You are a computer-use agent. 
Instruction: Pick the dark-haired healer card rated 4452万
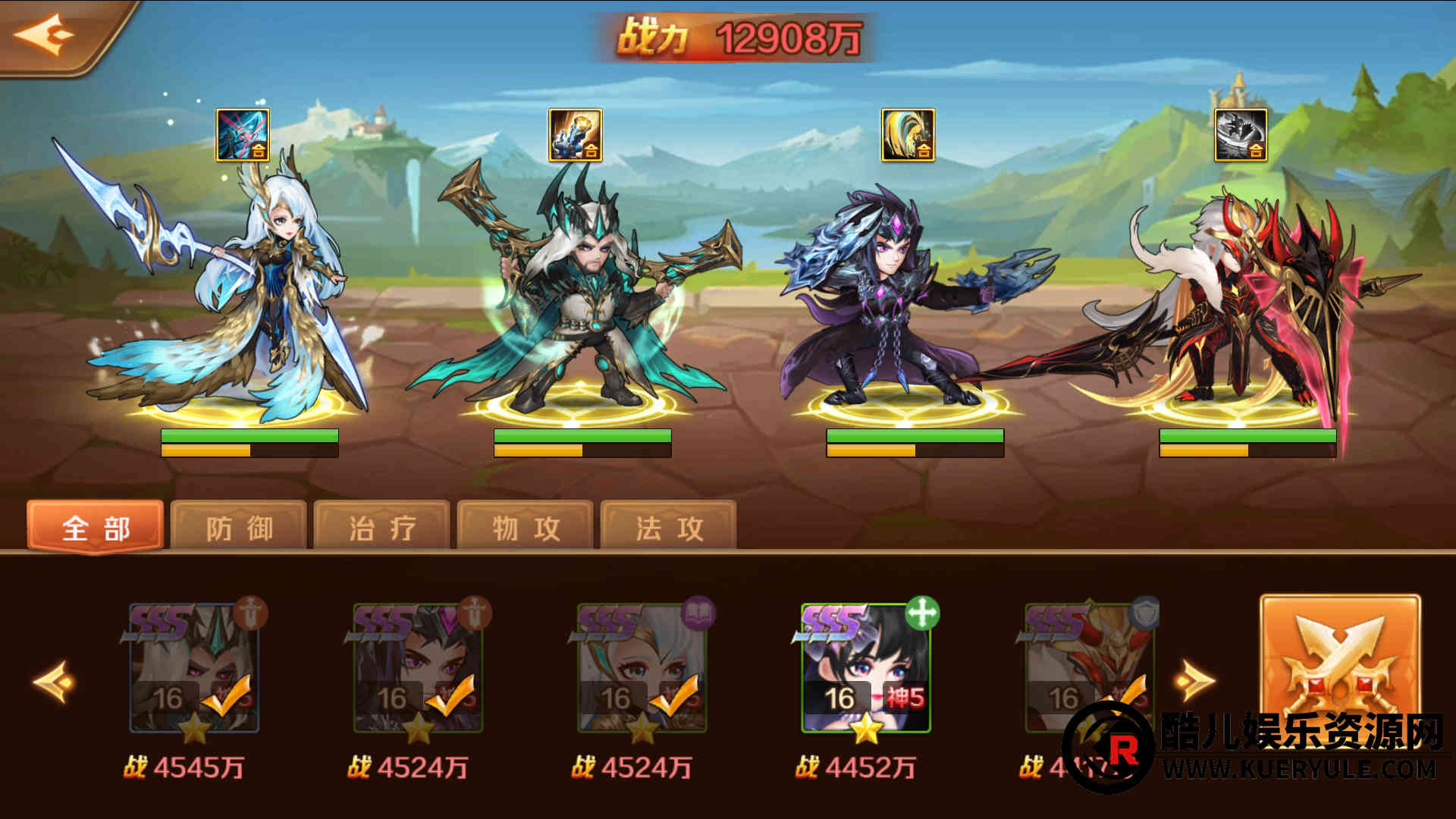point(866,669)
